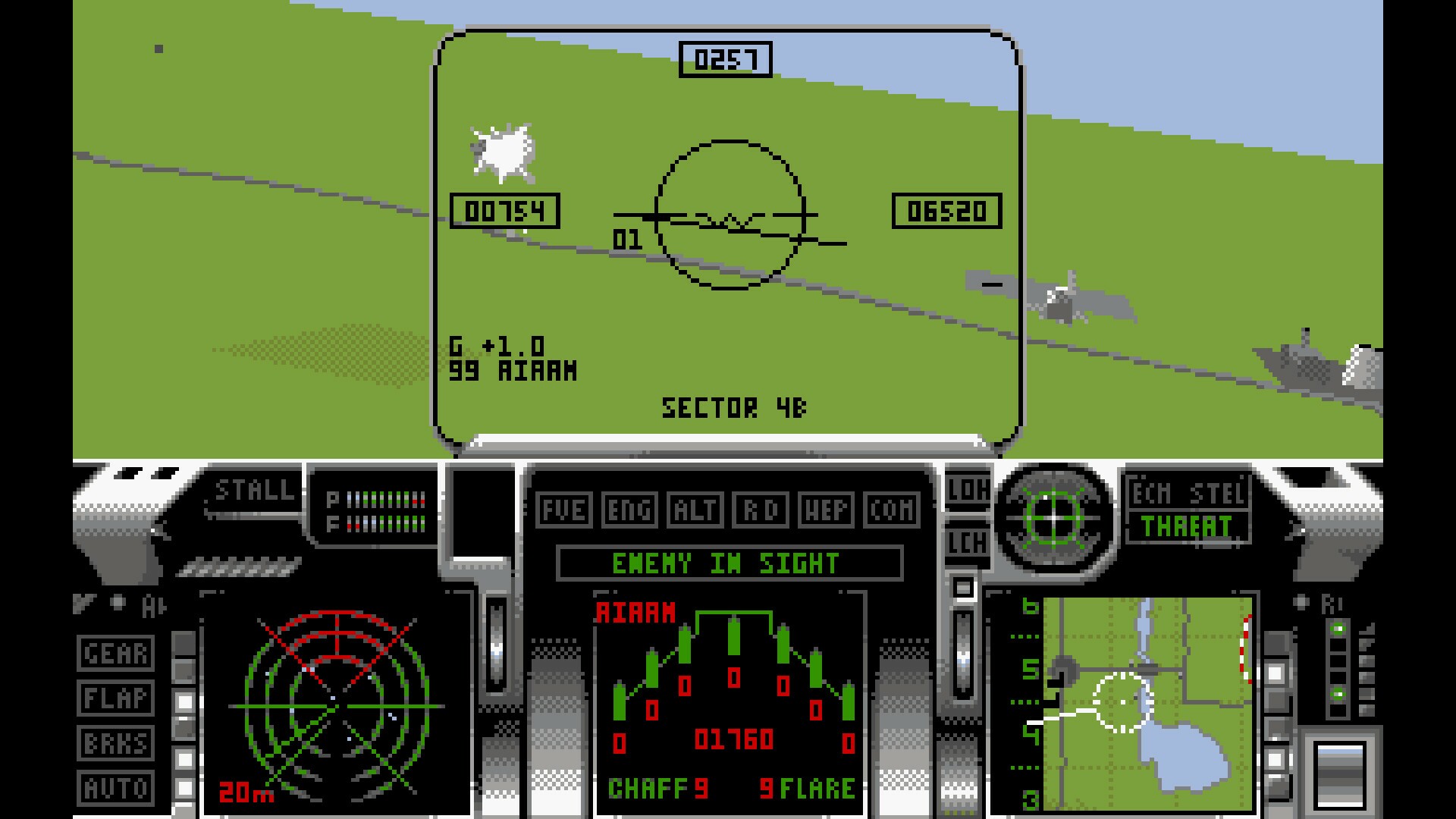This screenshot has width=1456, height=819.
Task: Switch to the COM communications tab
Action: 891,511
